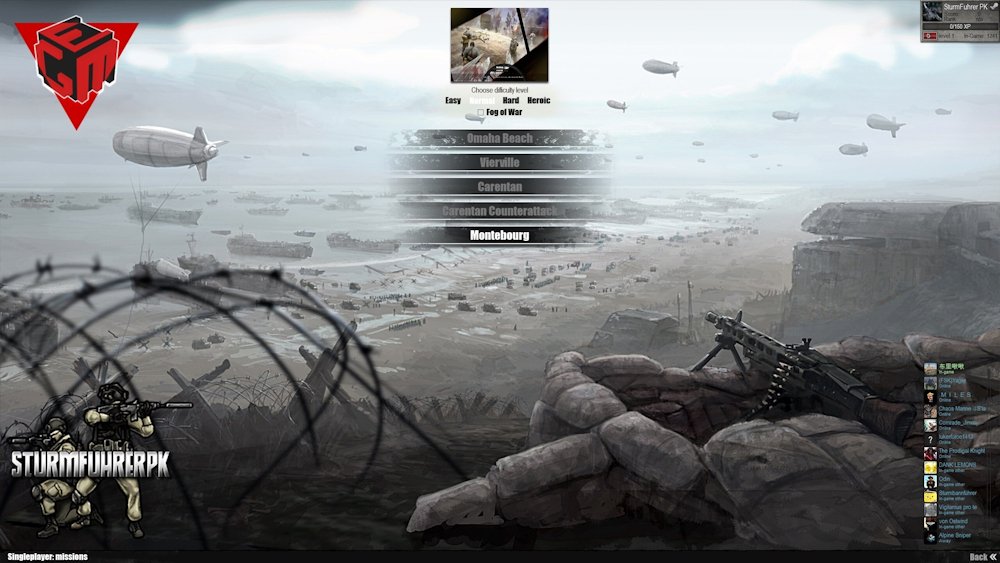Launch the Montebourg mission
This screenshot has width=1000, height=563.
pyautogui.click(x=499, y=235)
